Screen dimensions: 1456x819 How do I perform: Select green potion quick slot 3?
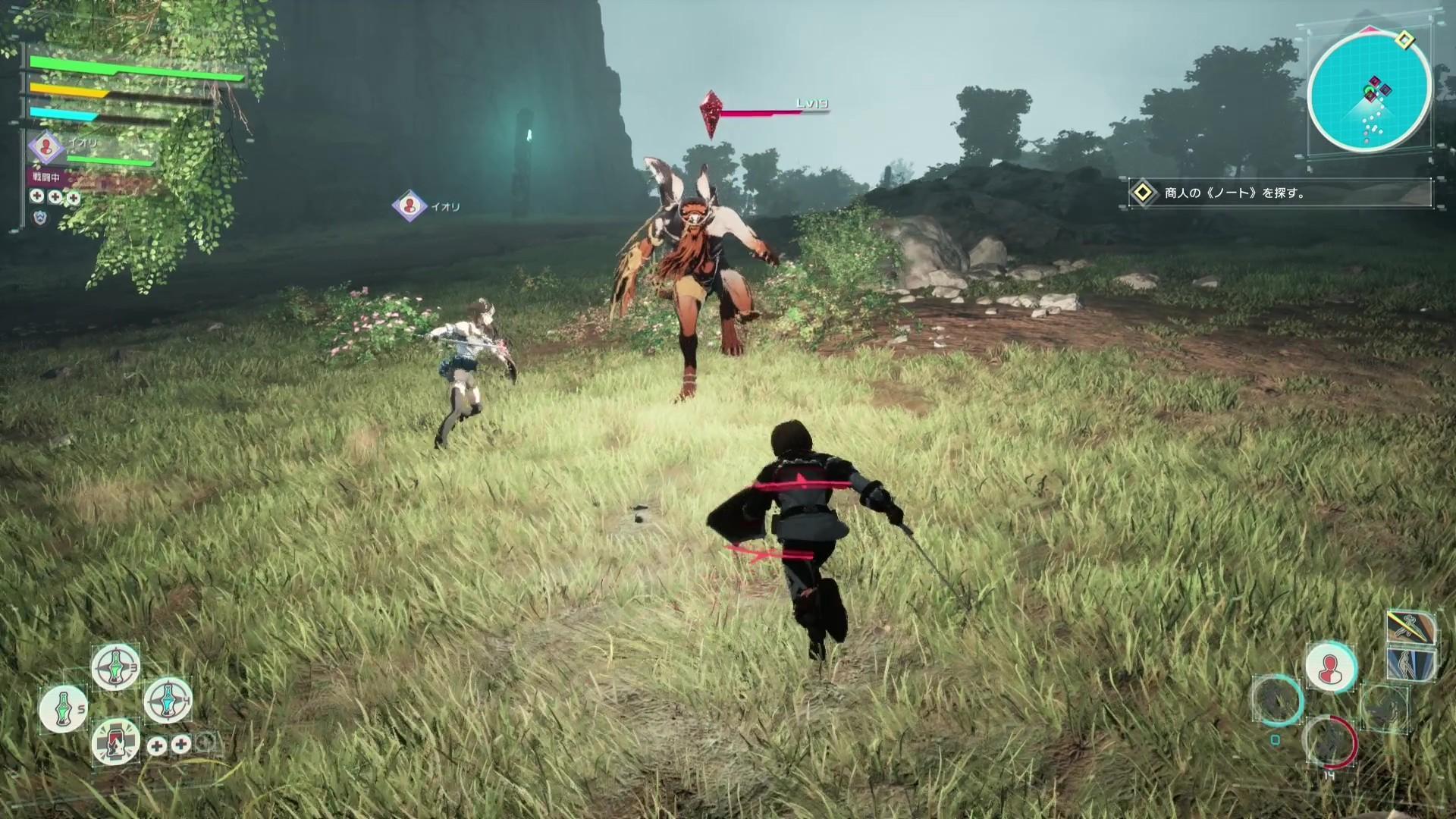115,665
